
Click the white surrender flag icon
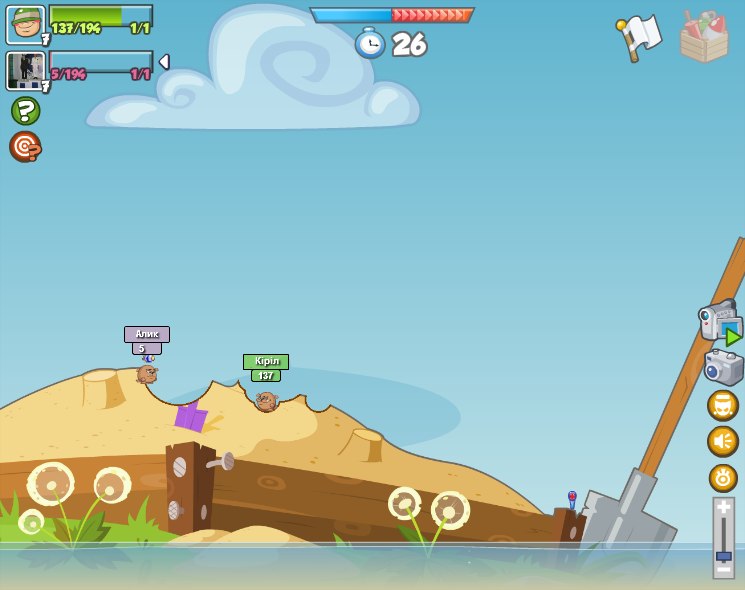640,36
